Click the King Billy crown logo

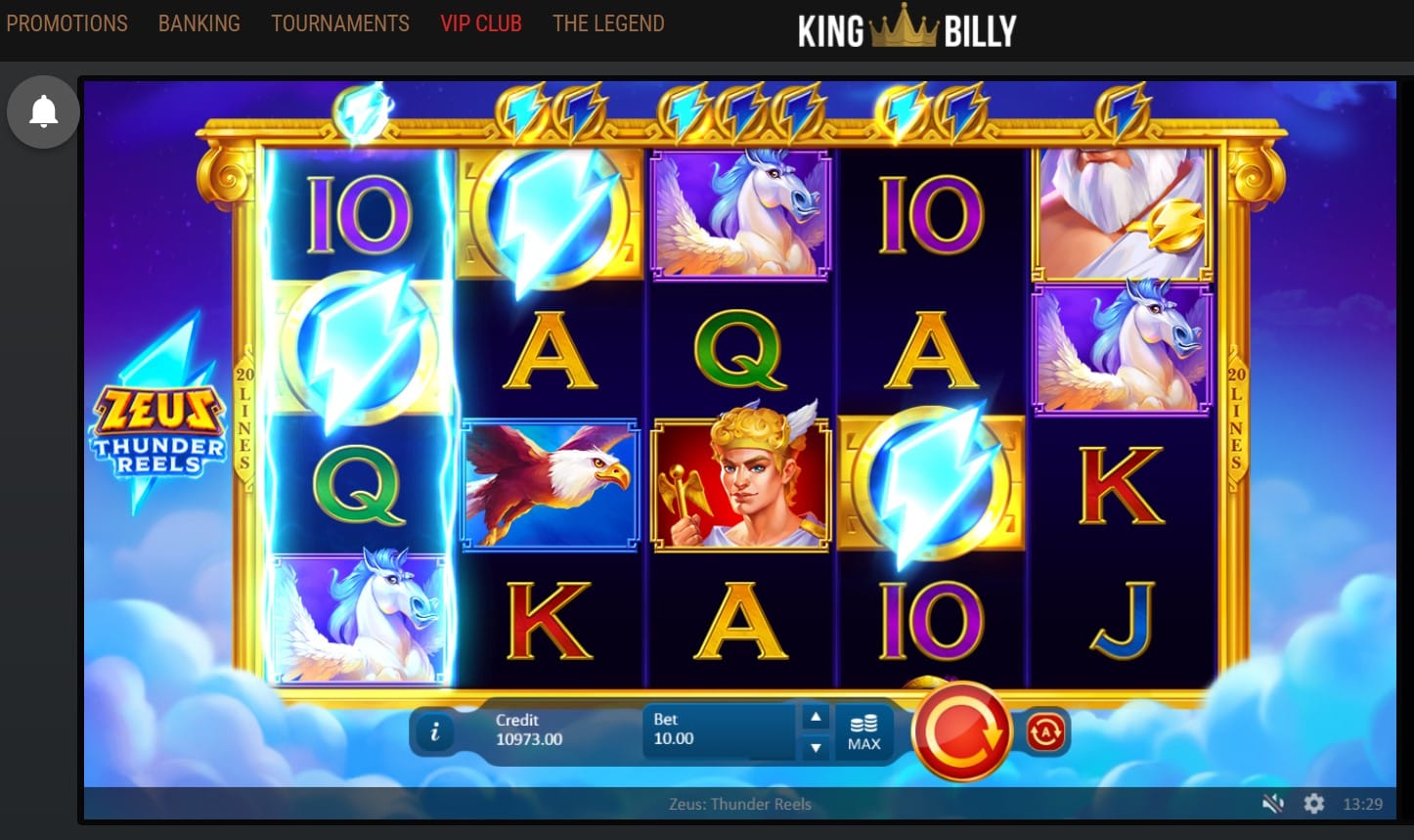[907, 25]
